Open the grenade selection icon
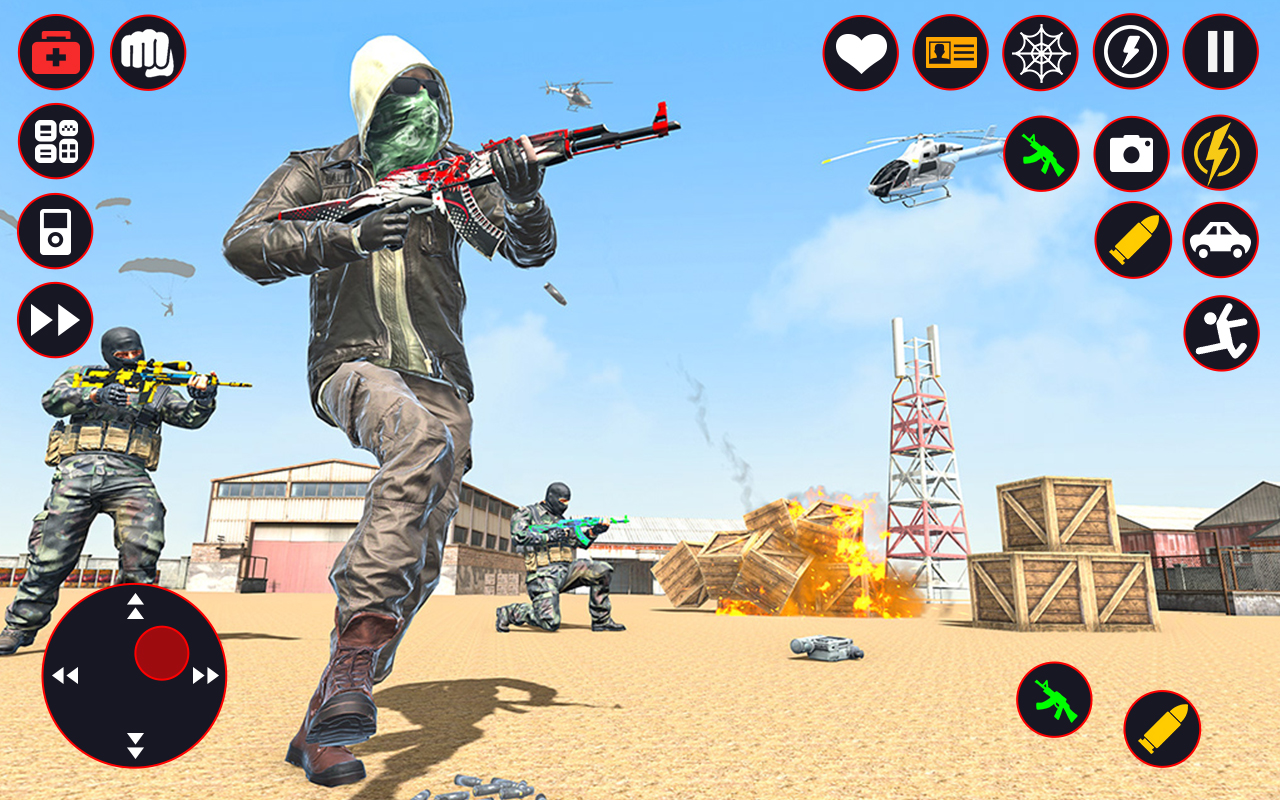Screen dimensions: 1280x800 pyautogui.click(x=56, y=142)
